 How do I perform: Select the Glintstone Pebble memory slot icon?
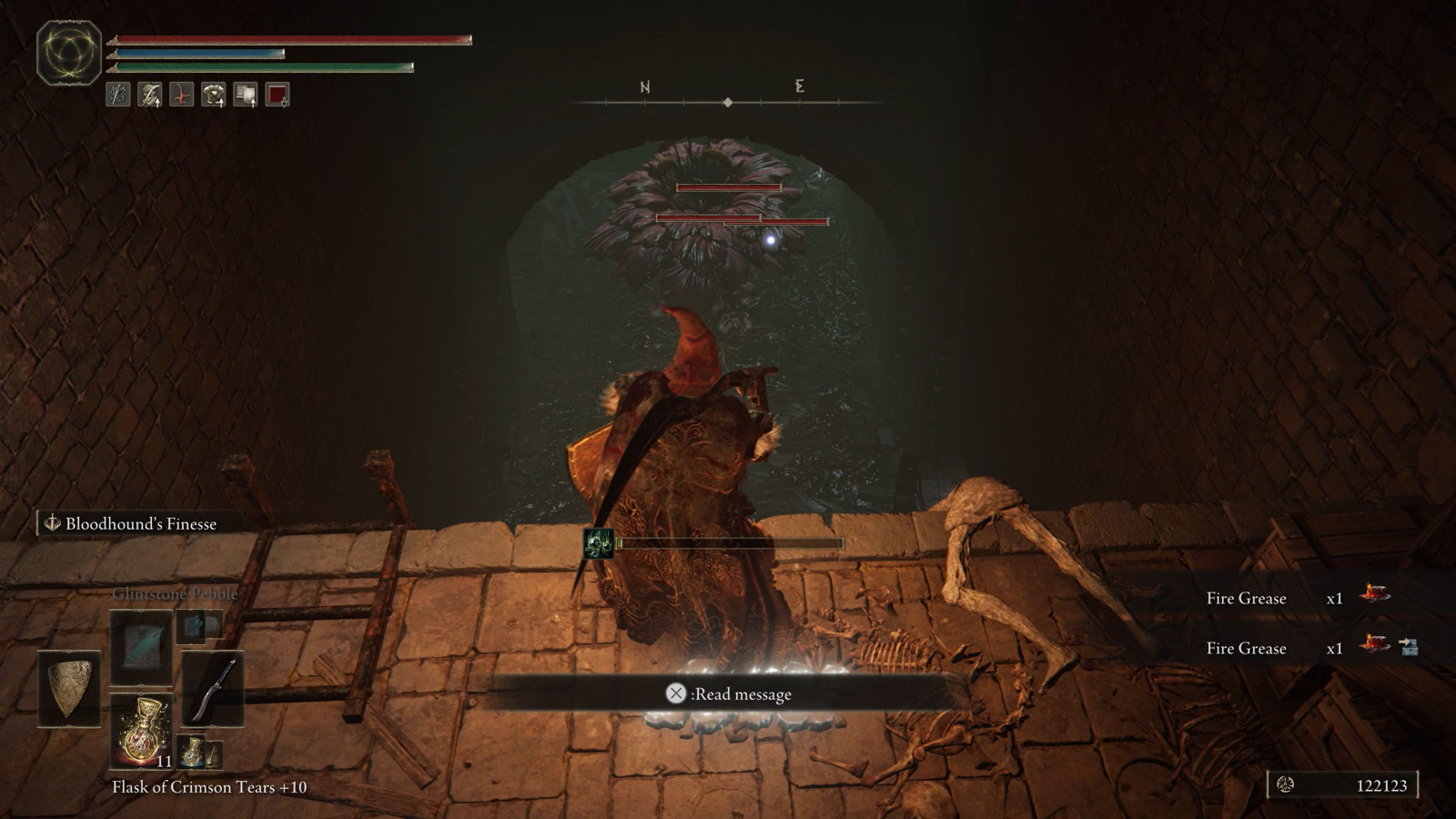141,648
